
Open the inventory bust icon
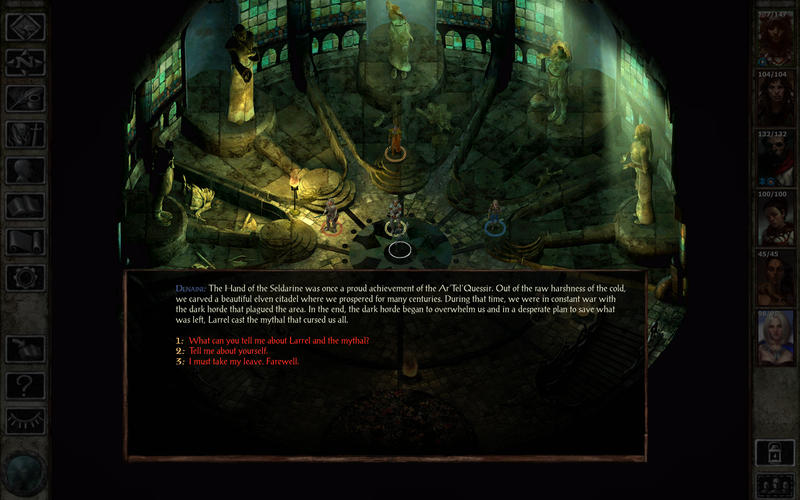point(25,170)
